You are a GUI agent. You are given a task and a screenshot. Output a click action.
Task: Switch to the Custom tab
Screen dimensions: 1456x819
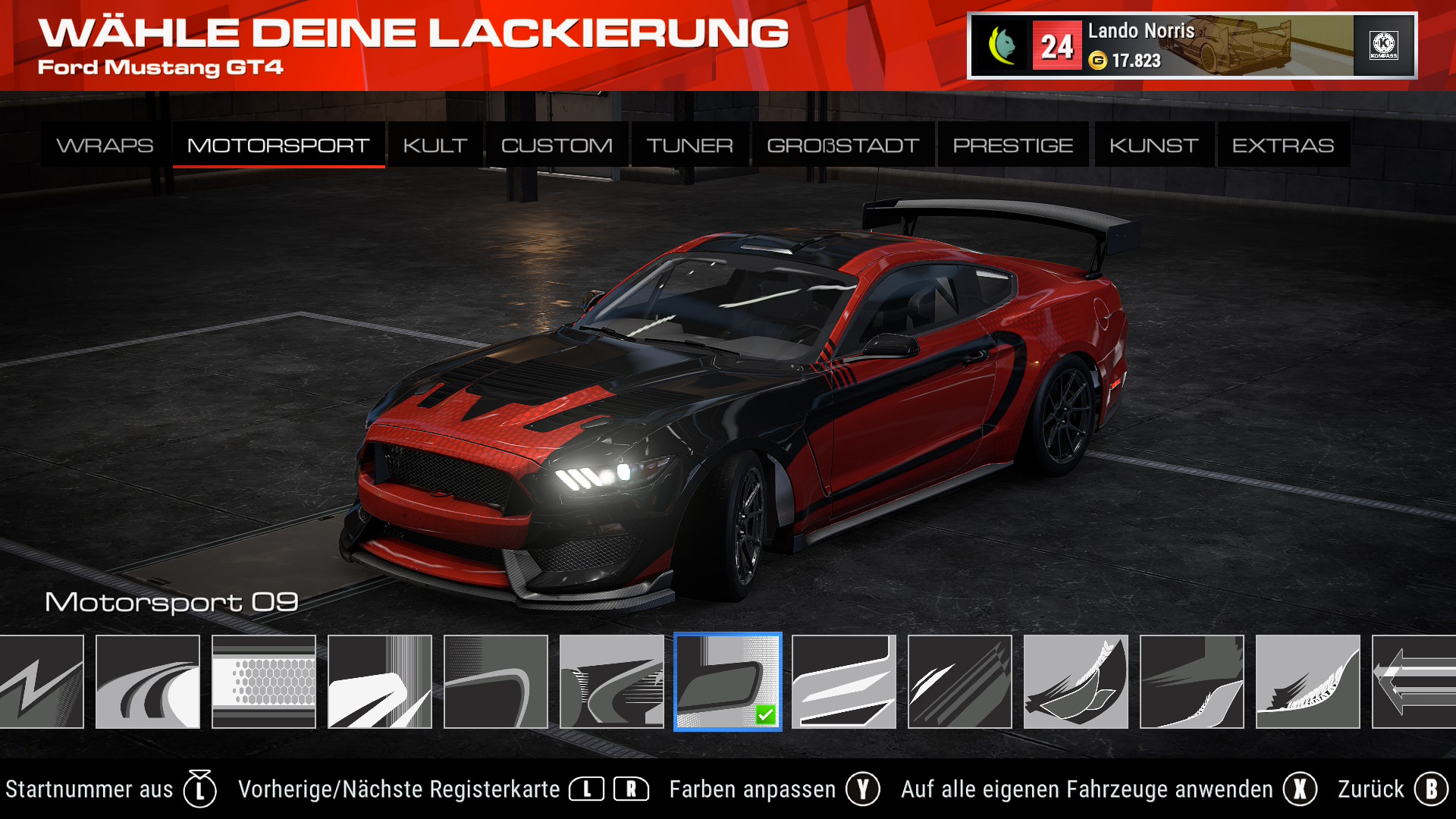557,145
